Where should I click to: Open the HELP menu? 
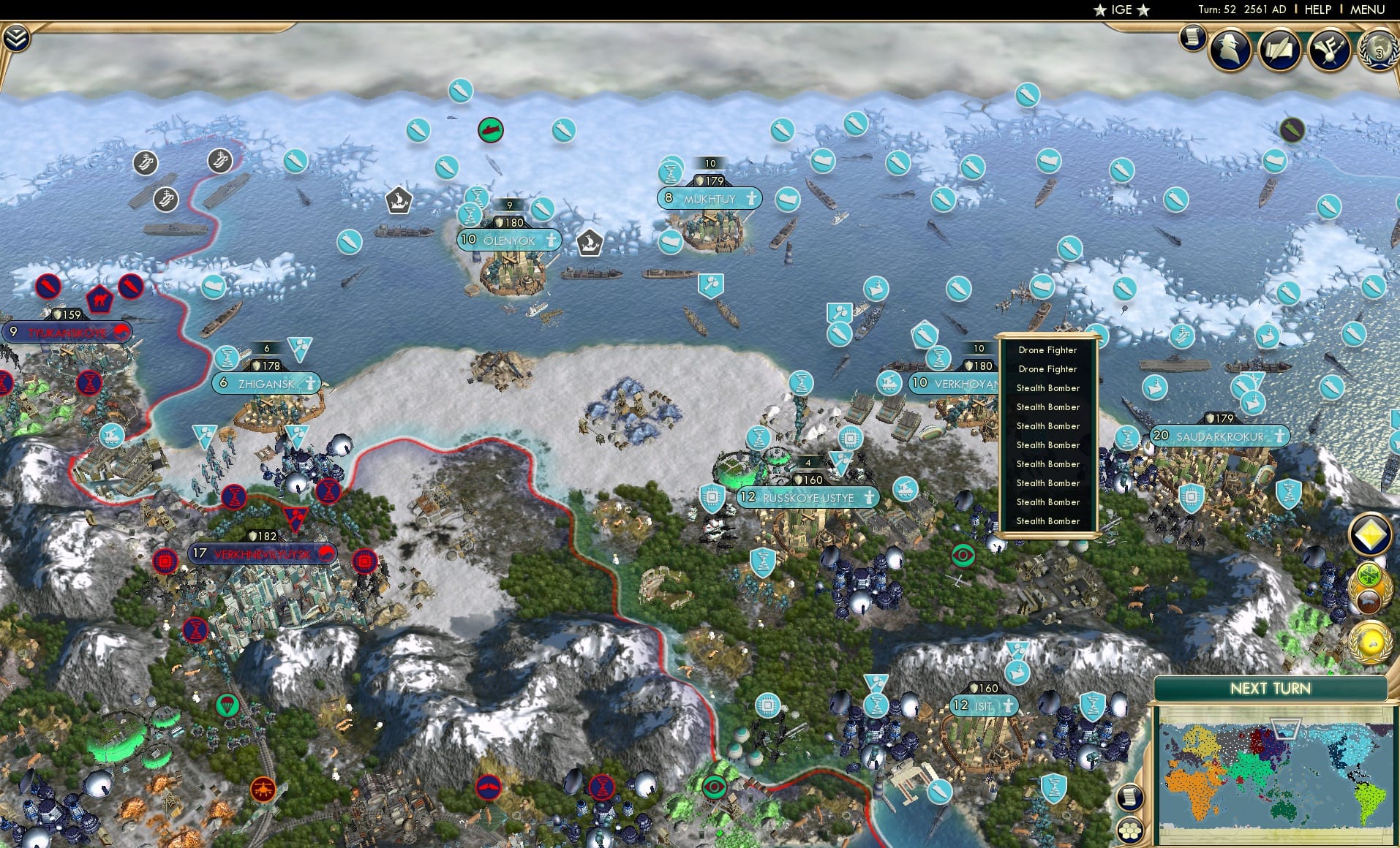(1317, 10)
